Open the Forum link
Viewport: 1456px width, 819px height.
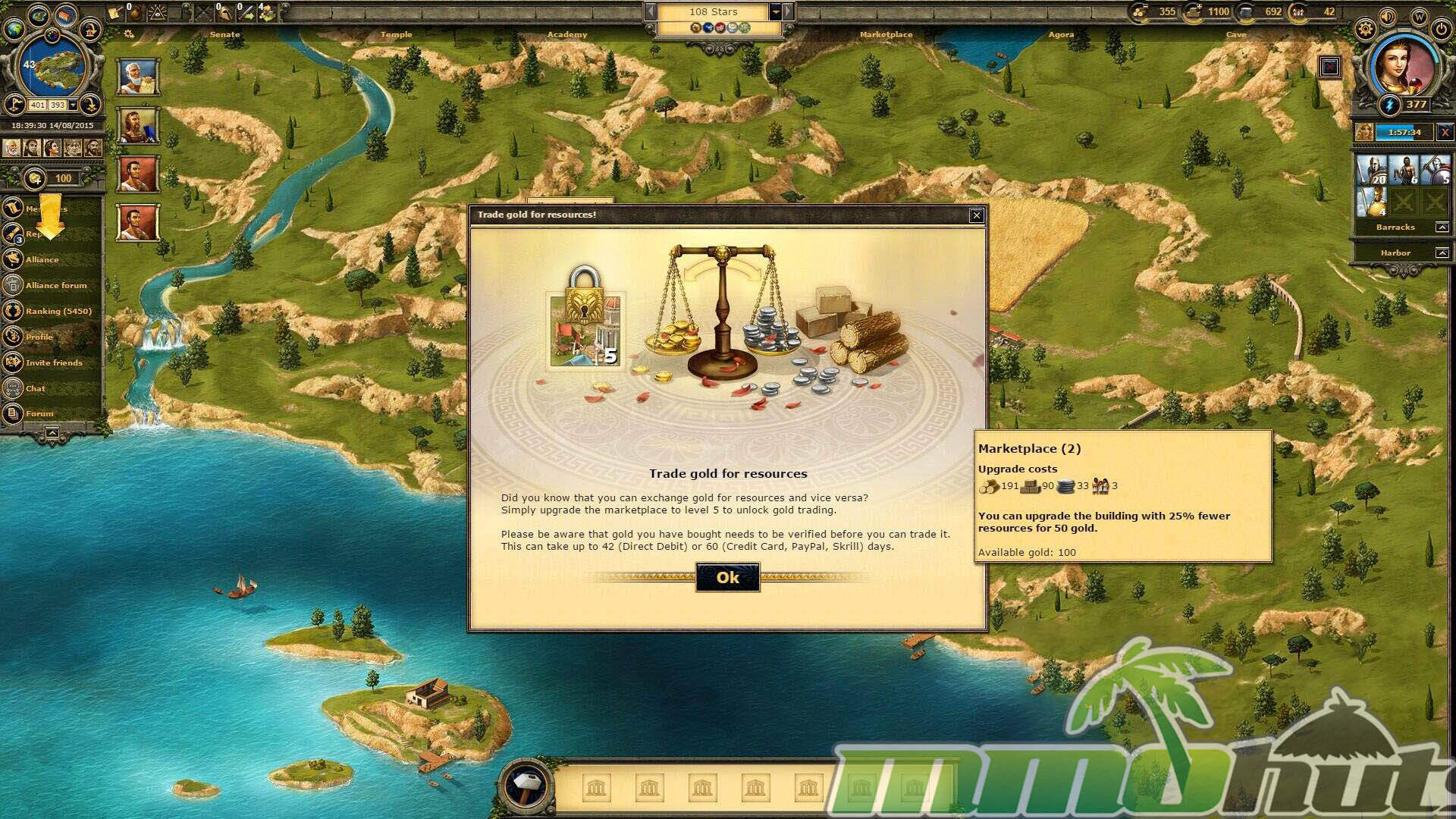(x=39, y=413)
